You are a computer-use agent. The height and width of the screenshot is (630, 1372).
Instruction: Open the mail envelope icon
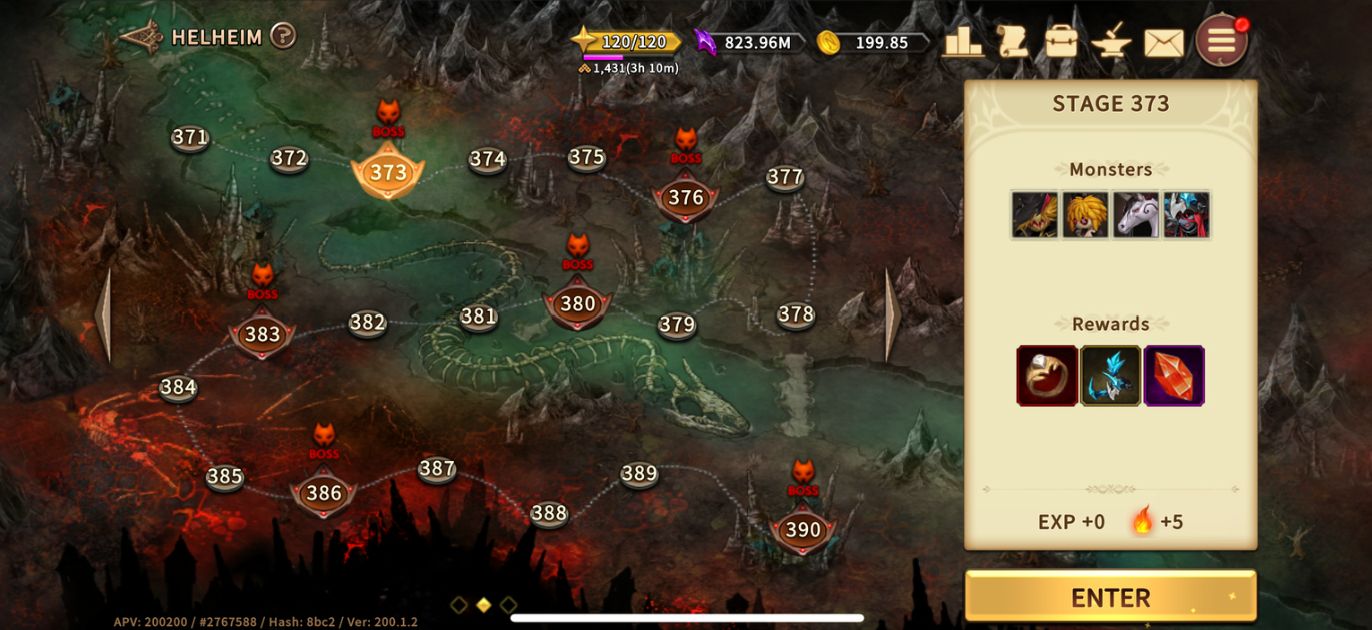point(1163,43)
